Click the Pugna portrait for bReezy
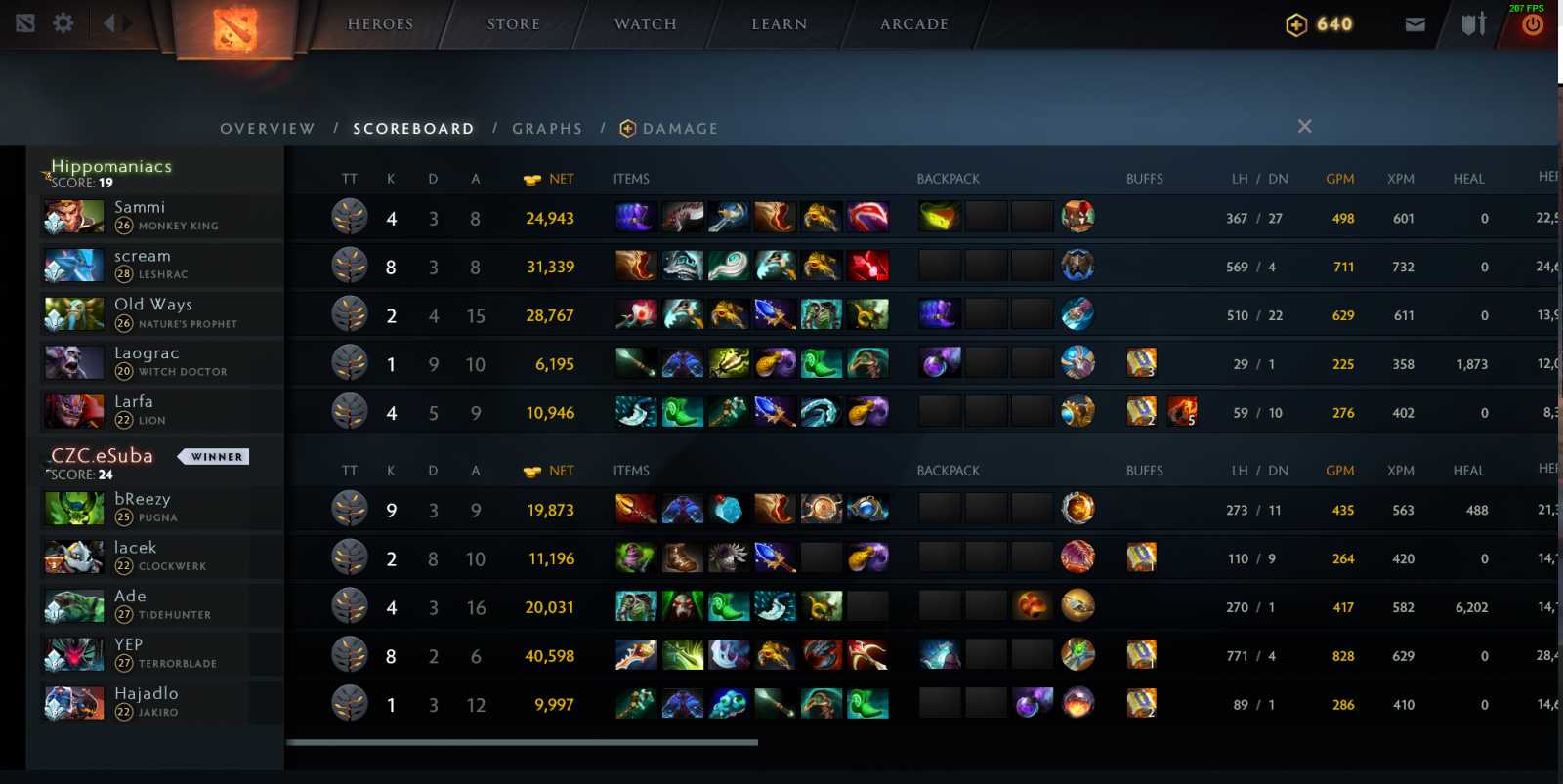 (x=73, y=508)
